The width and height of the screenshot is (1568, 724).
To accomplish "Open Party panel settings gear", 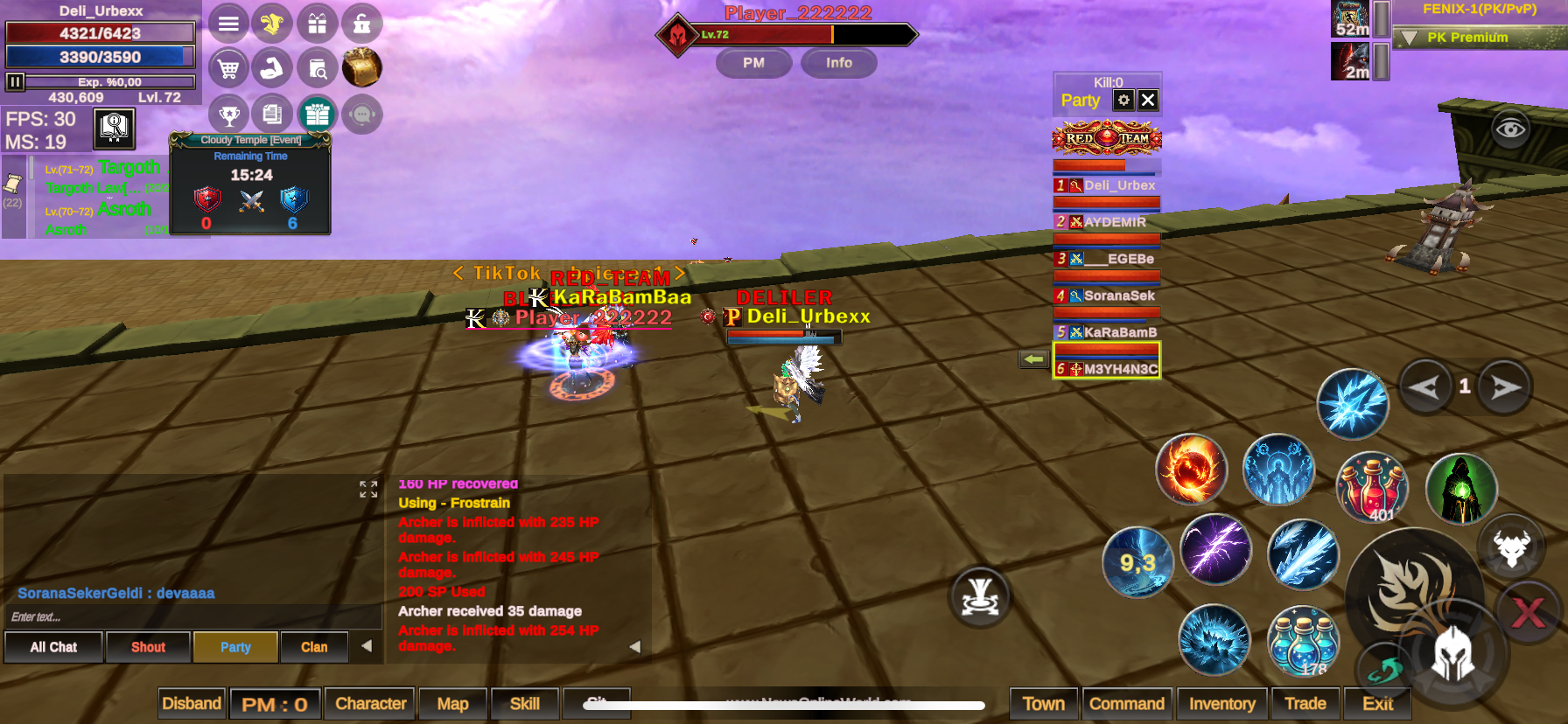I will point(1123,101).
